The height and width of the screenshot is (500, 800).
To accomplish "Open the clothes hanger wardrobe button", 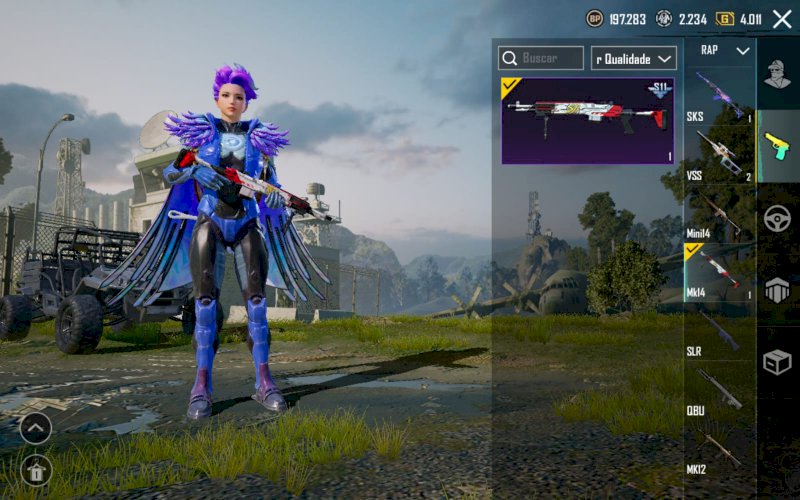I will 36,469.
